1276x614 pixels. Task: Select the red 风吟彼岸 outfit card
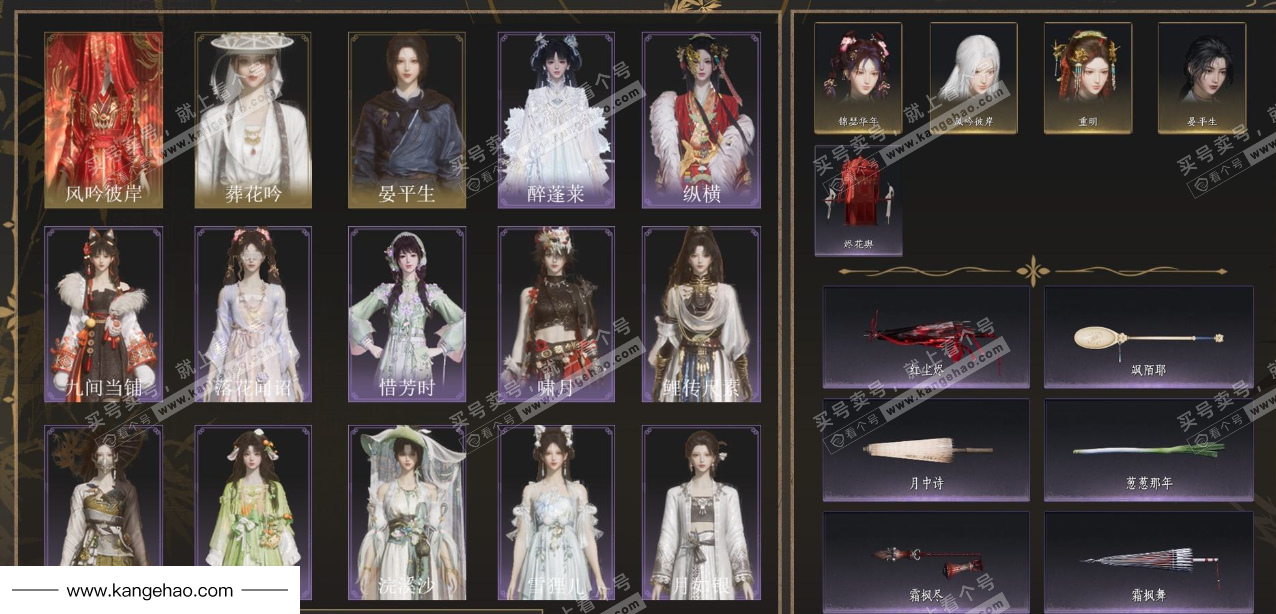pos(104,120)
